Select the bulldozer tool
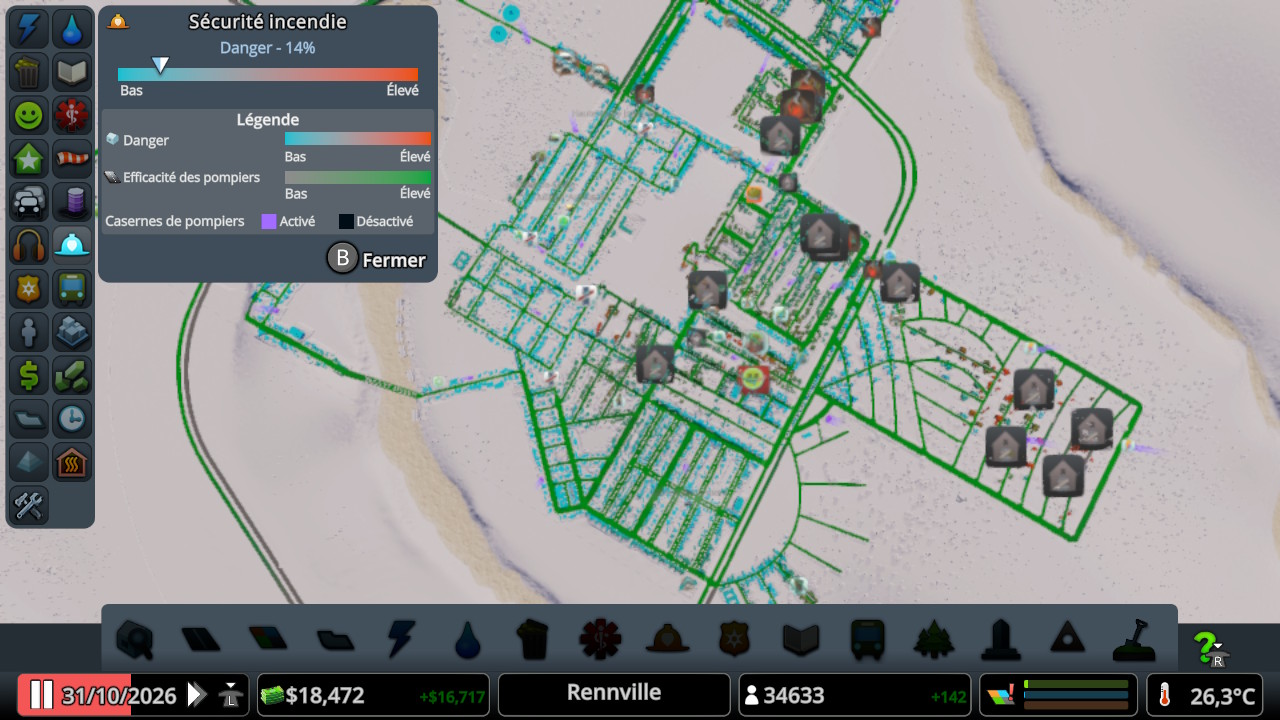The height and width of the screenshot is (720, 1280). (x=1134, y=639)
